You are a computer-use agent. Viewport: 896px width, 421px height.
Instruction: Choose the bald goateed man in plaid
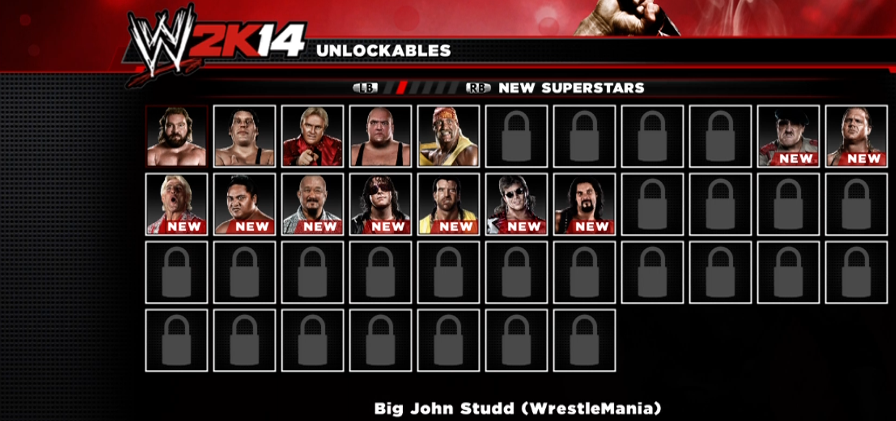coord(312,204)
